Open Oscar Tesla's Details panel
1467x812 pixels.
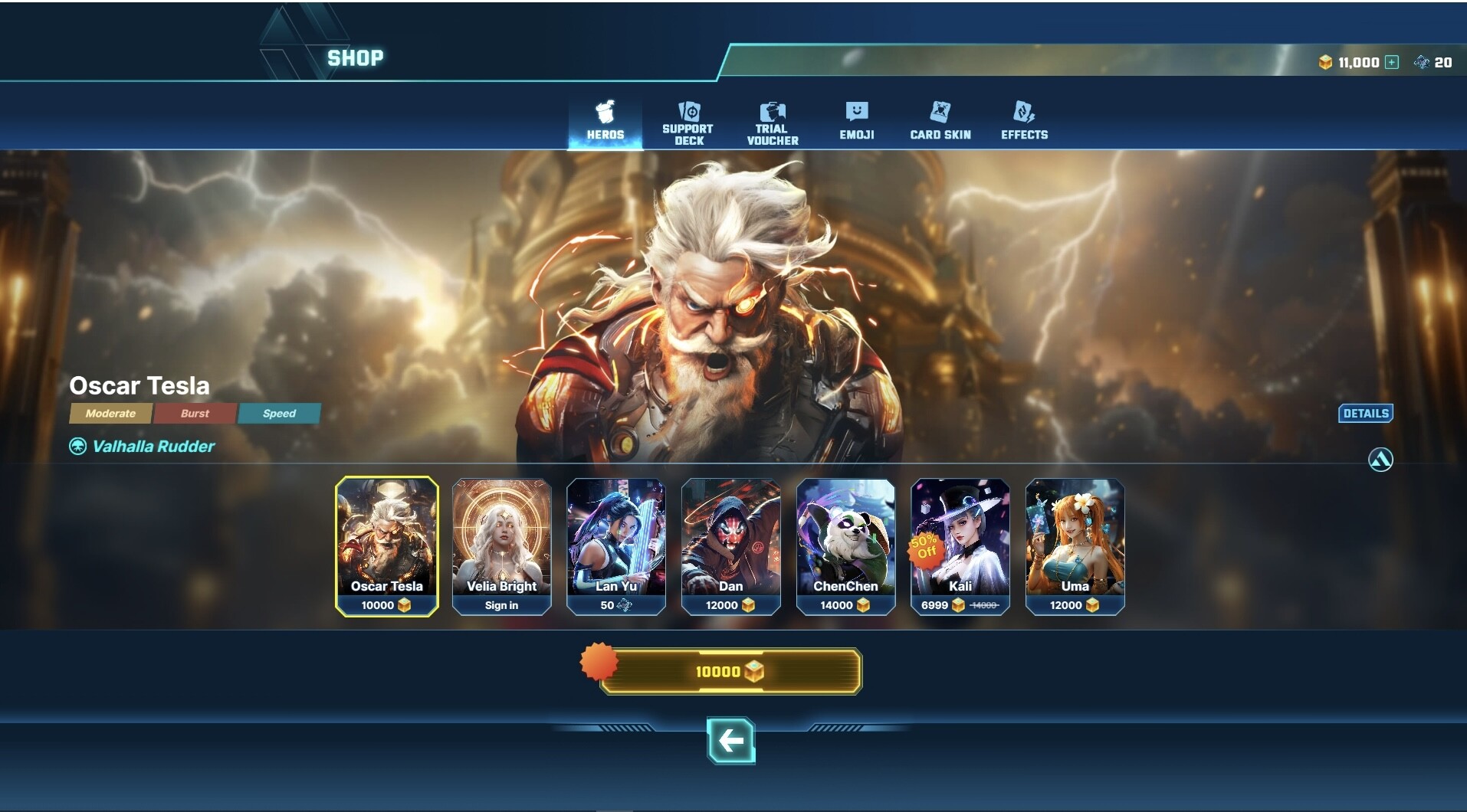[1366, 414]
